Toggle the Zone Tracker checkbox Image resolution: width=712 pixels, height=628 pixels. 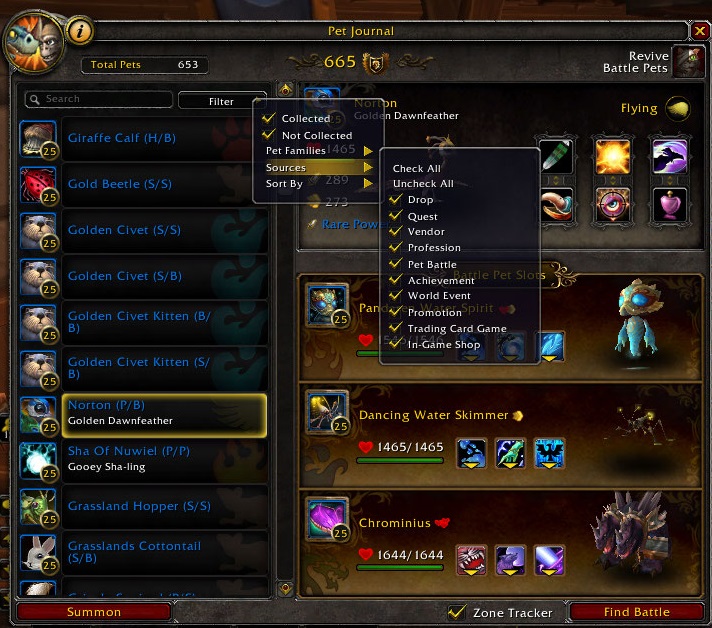pos(457,612)
